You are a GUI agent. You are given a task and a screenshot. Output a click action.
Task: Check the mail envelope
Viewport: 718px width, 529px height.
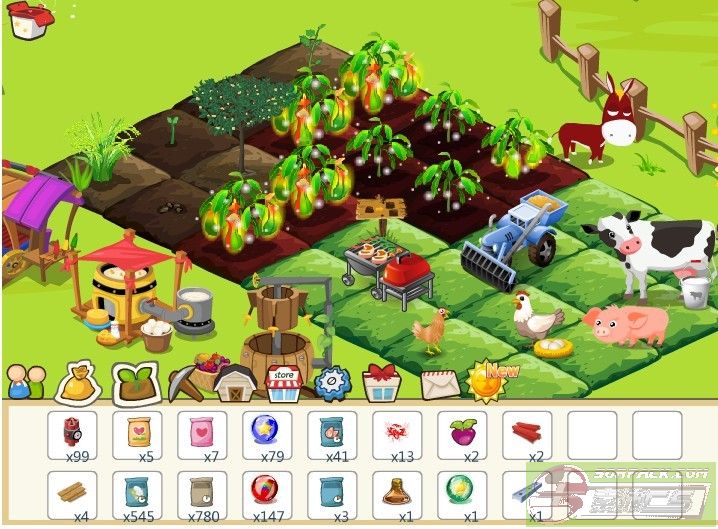pyautogui.click(x=438, y=383)
